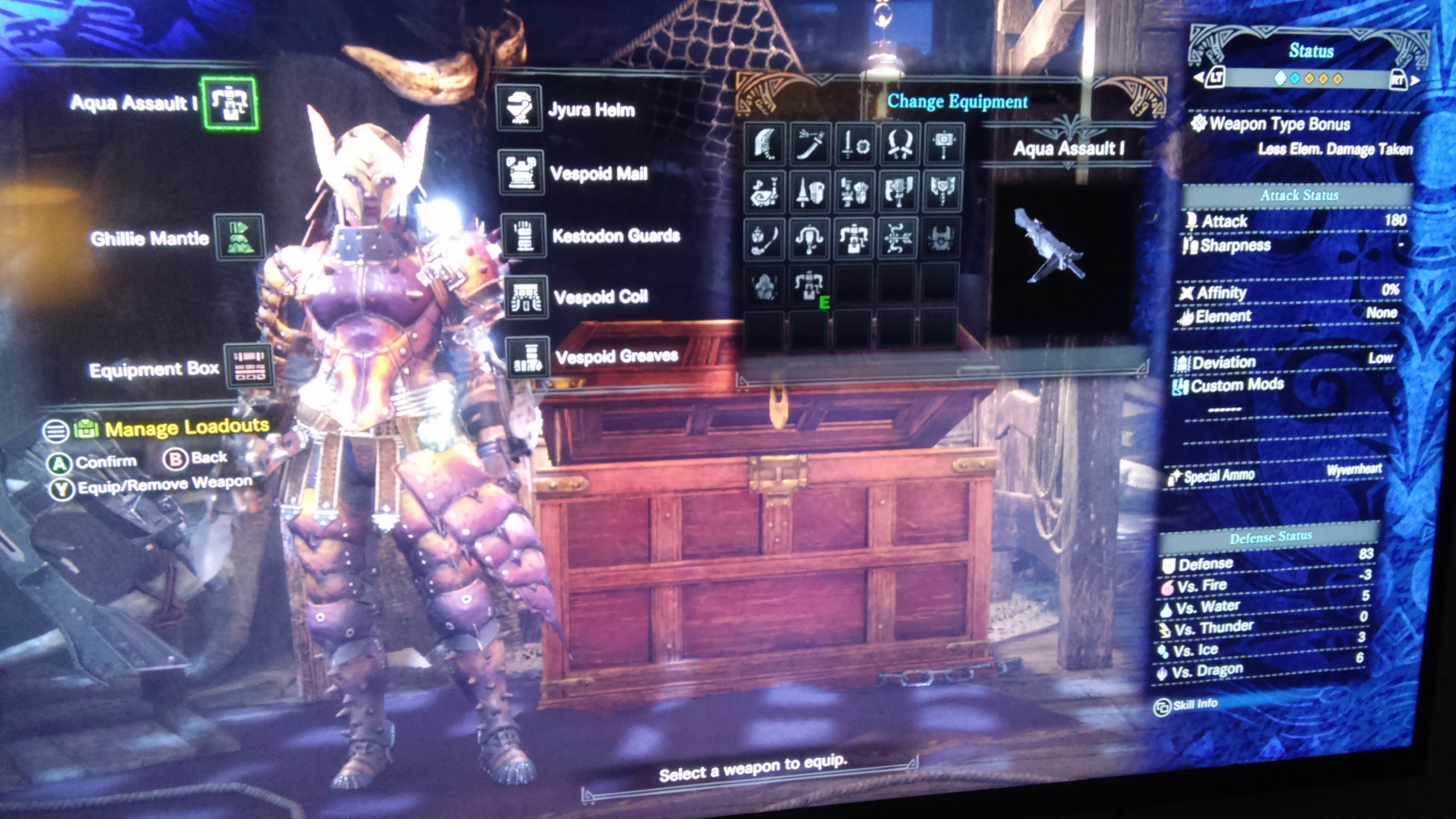Image resolution: width=1456 pixels, height=819 pixels.
Task: Choose the Hunting Horn weapon type
Action: click(x=765, y=191)
